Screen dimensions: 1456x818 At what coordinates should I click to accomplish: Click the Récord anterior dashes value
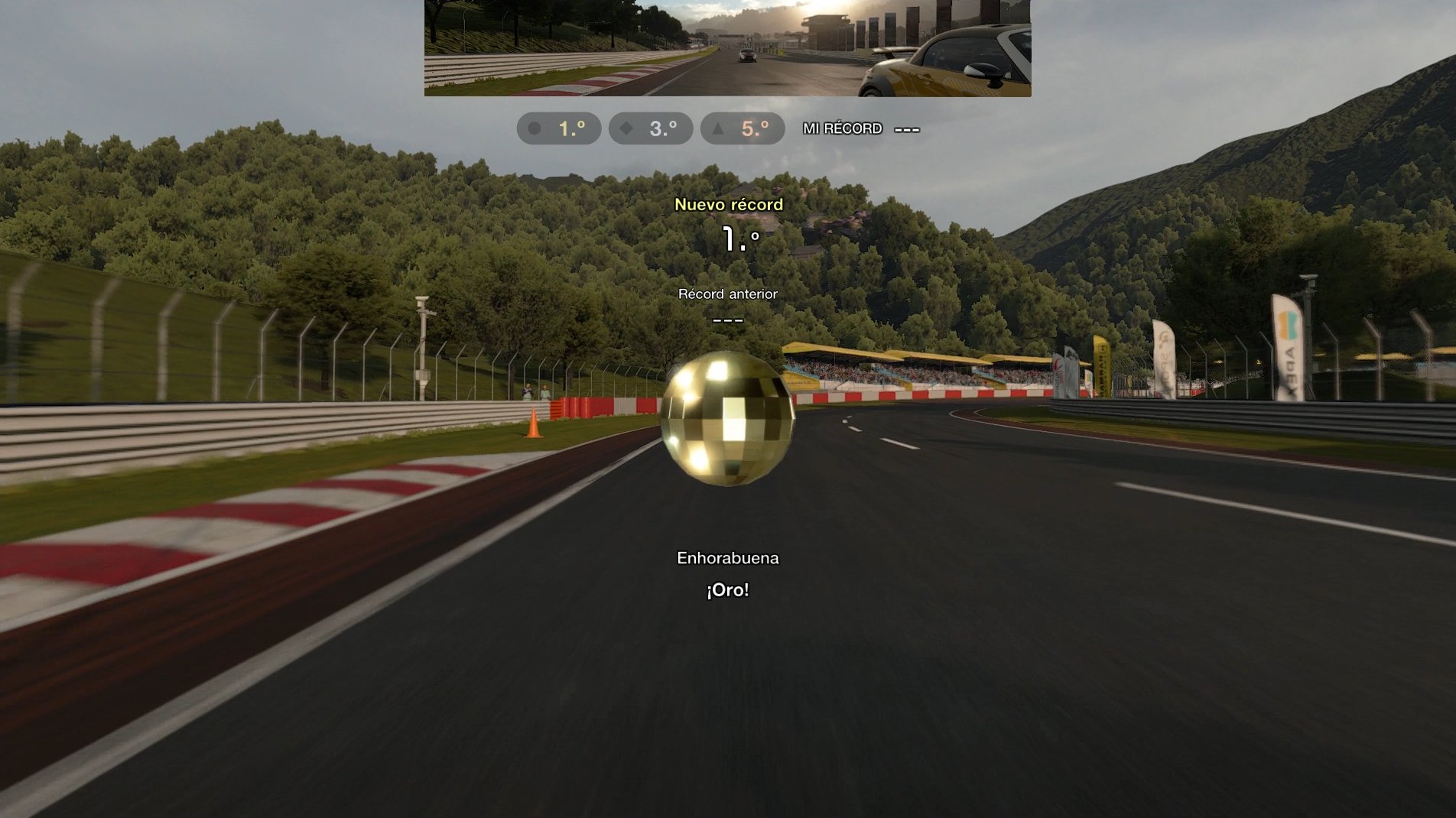coord(727,319)
